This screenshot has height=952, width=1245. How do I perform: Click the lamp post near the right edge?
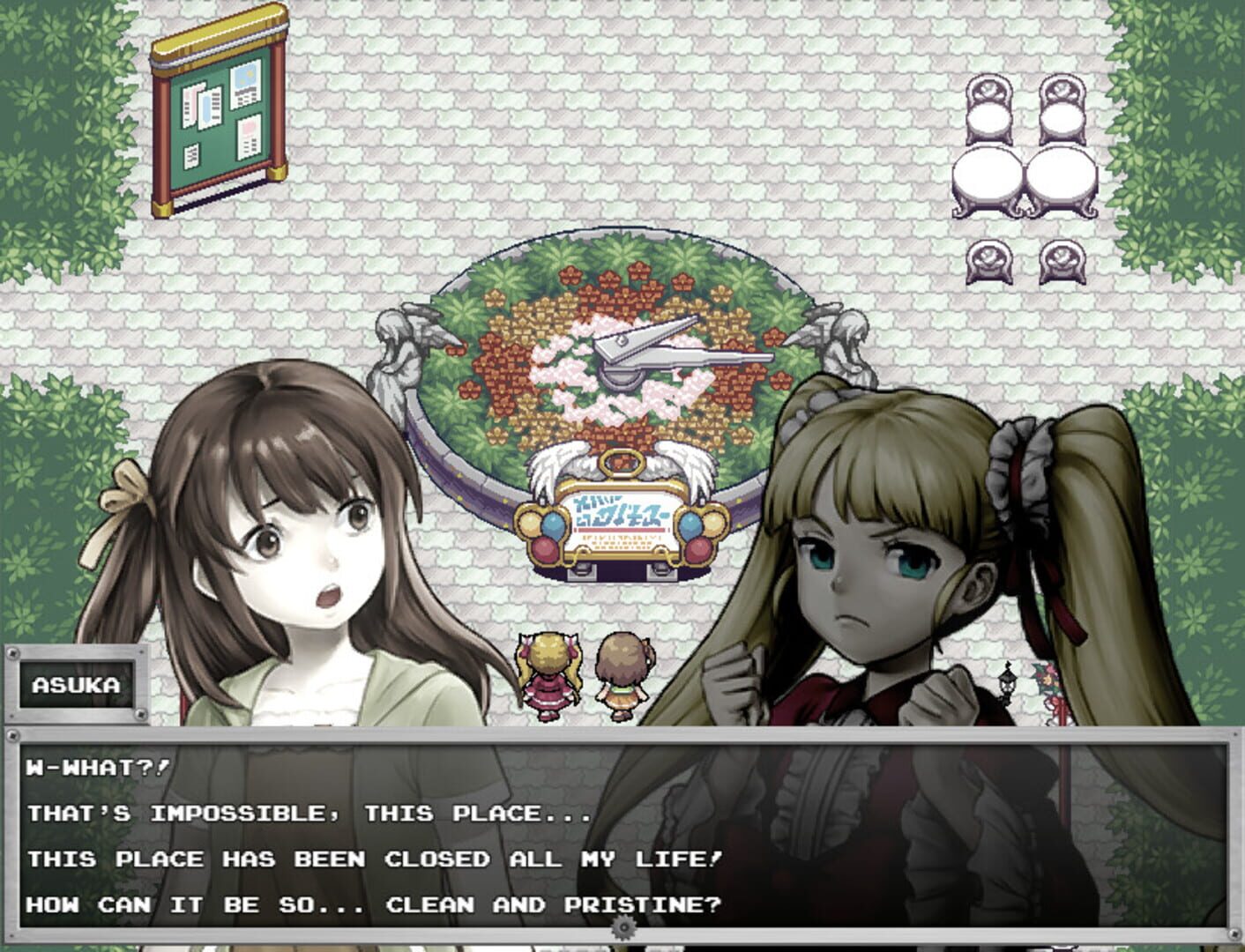1007,683
